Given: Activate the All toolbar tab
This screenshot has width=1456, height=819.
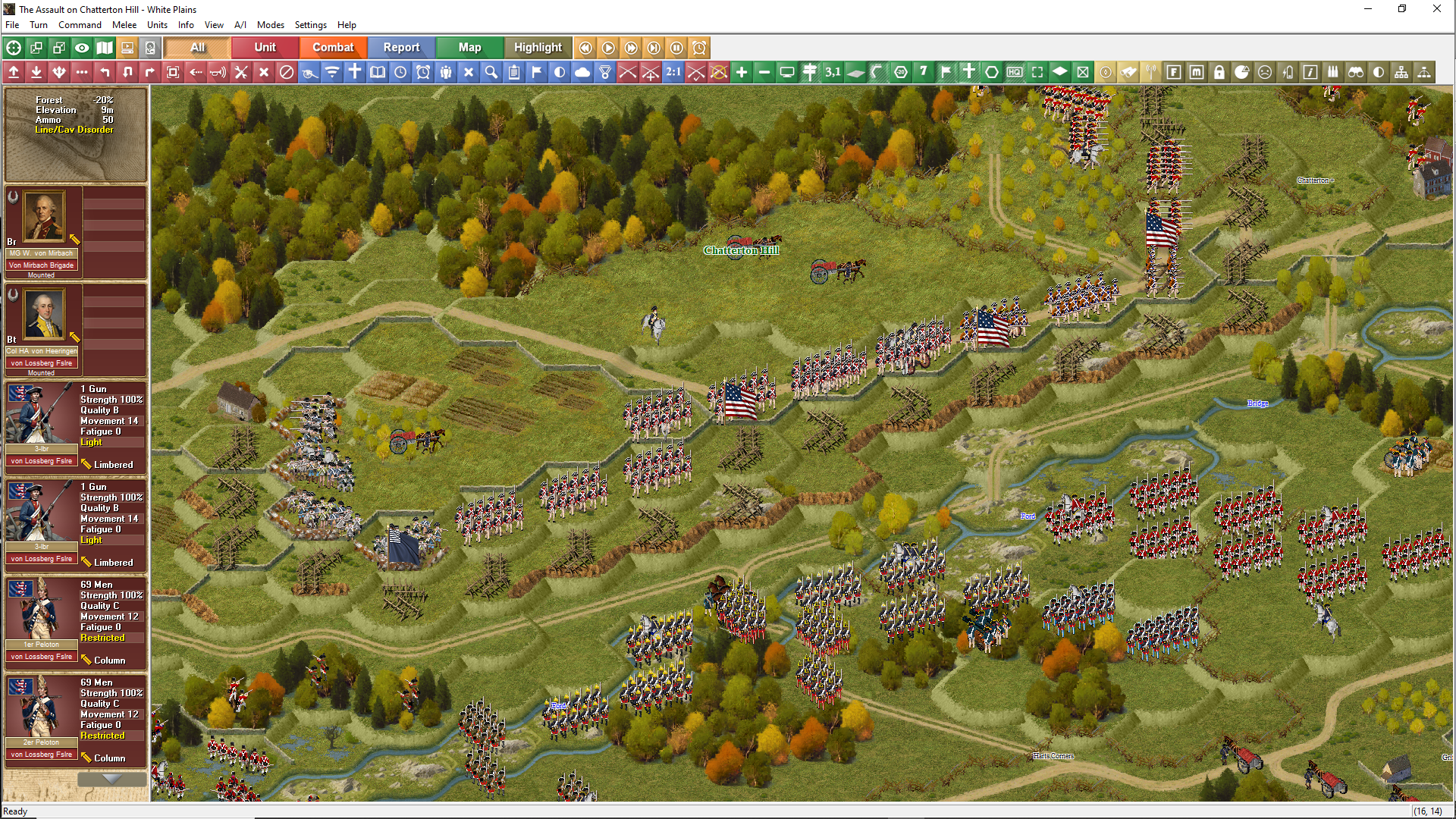Looking at the screenshot, I should tap(197, 47).
